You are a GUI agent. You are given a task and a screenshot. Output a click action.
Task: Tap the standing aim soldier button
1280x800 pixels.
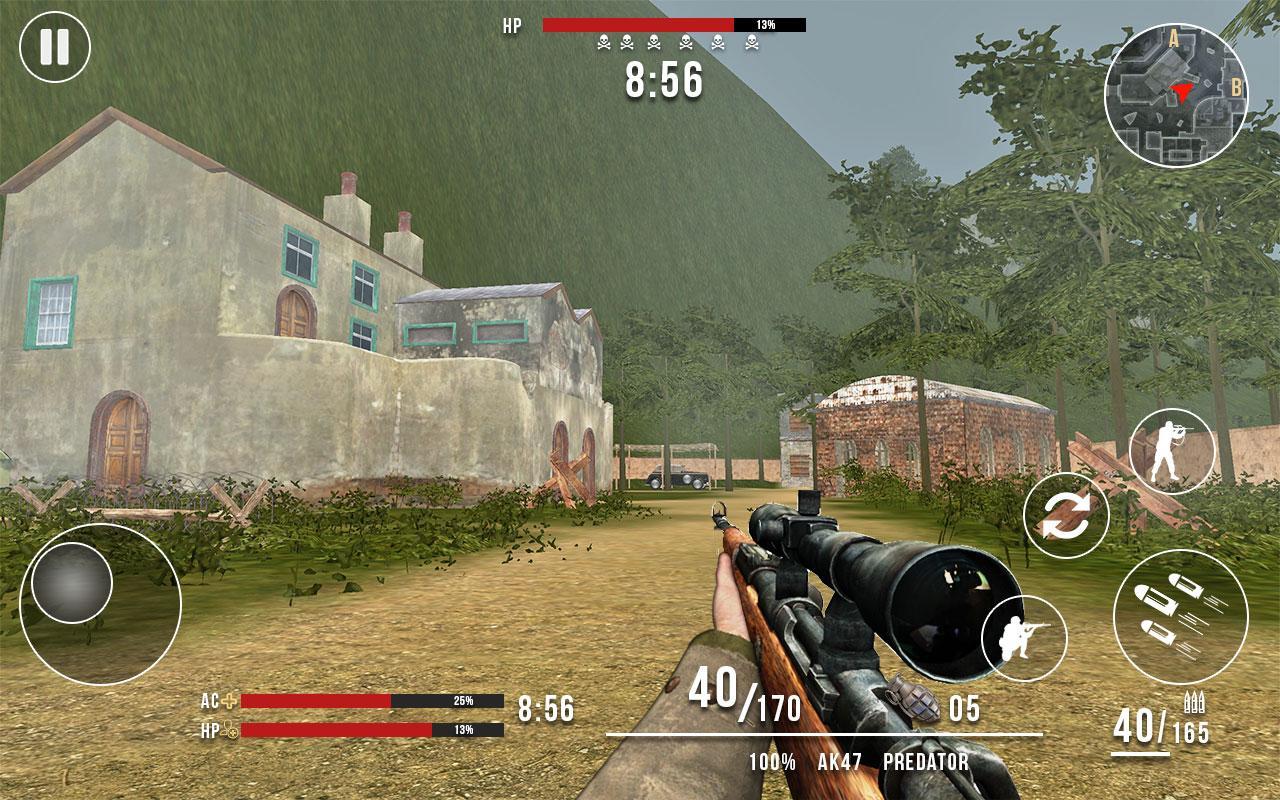tap(1172, 451)
